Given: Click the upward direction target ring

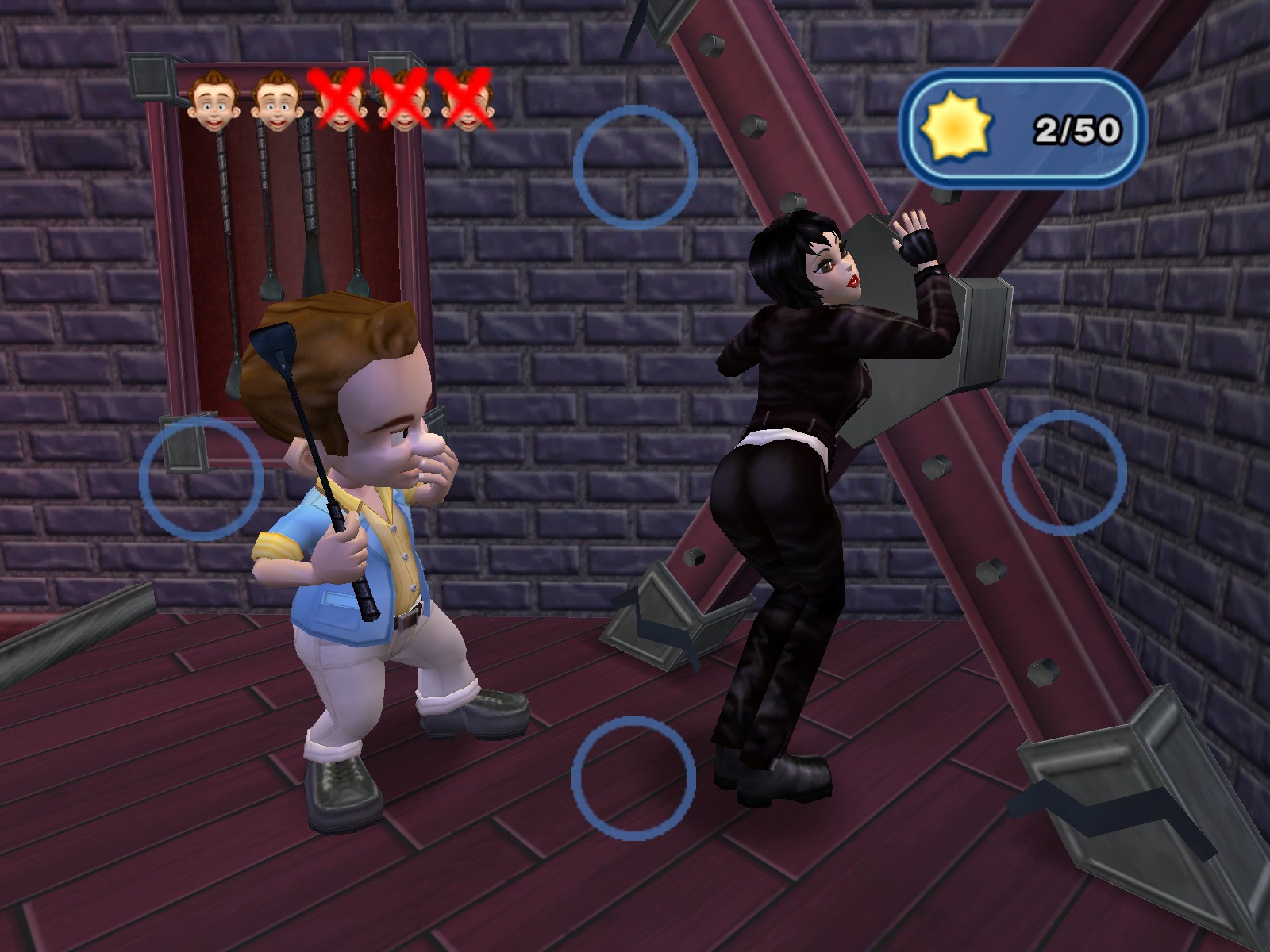Looking at the screenshot, I should click(635, 167).
